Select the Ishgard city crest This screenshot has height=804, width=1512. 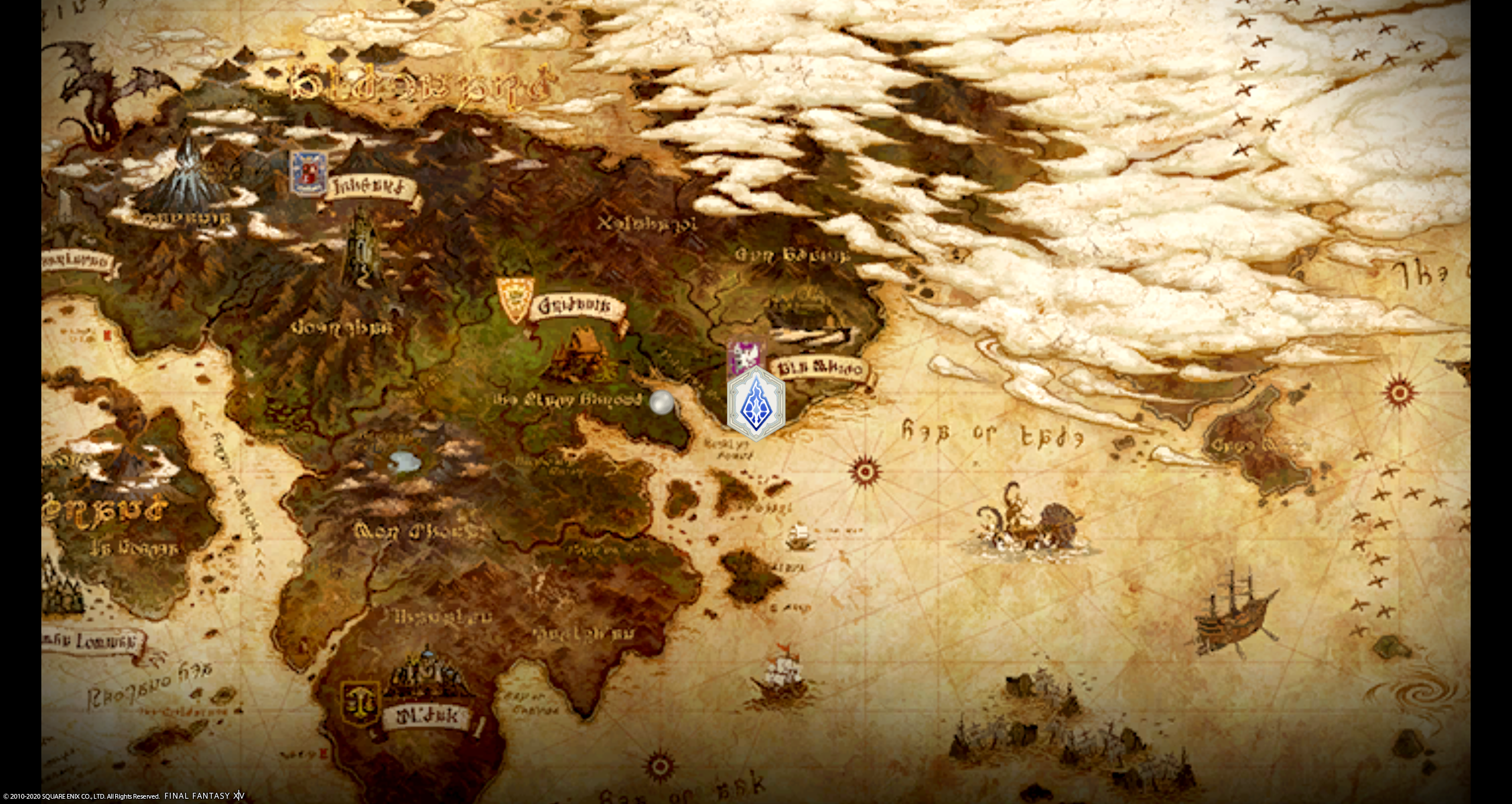tap(308, 172)
